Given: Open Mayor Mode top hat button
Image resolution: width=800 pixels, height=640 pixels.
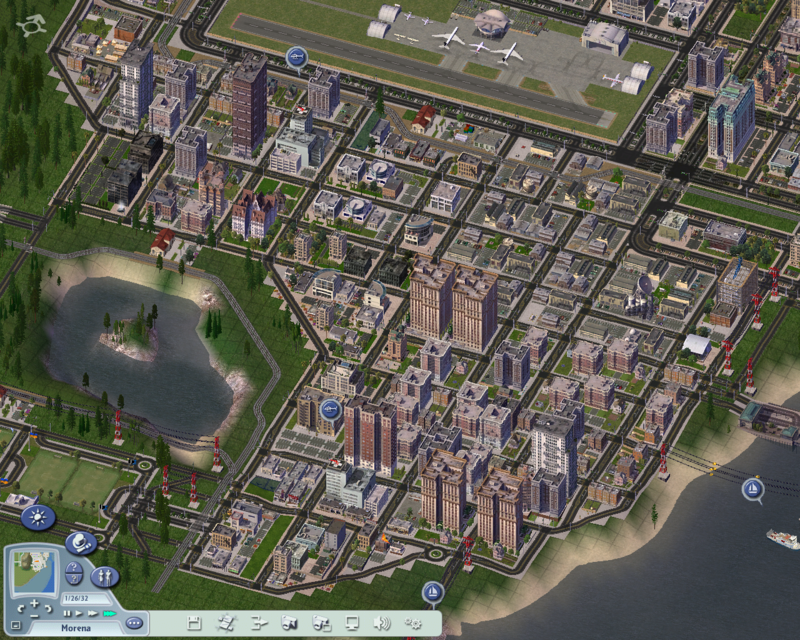Looking at the screenshot, I should click(x=80, y=543).
